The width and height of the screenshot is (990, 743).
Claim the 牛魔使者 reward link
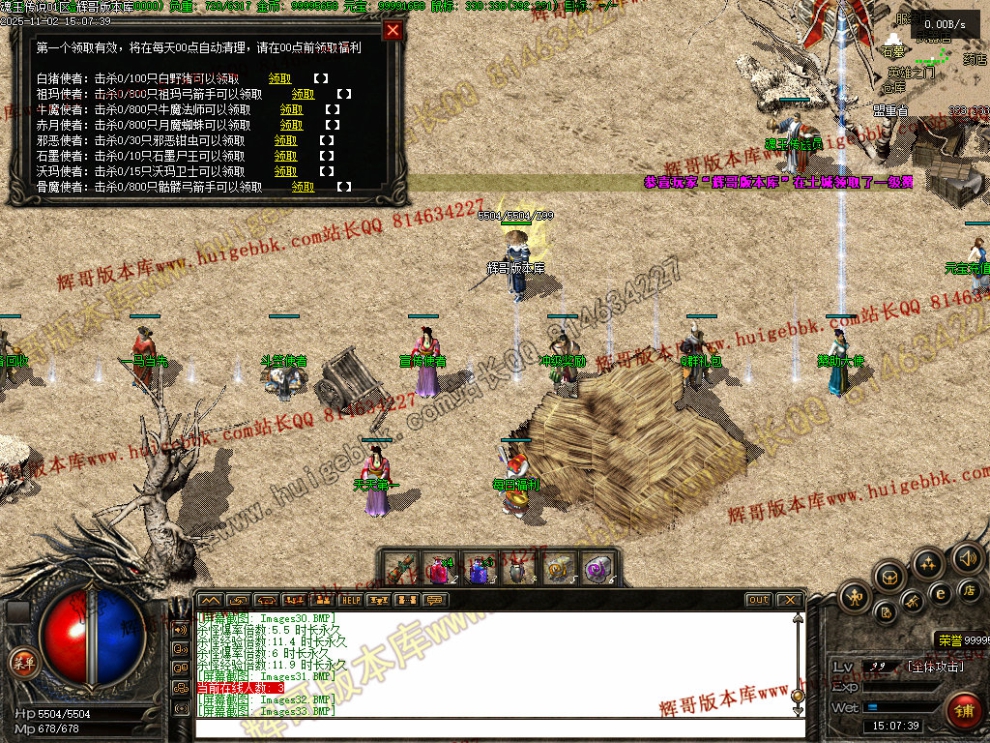pos(291,110)
